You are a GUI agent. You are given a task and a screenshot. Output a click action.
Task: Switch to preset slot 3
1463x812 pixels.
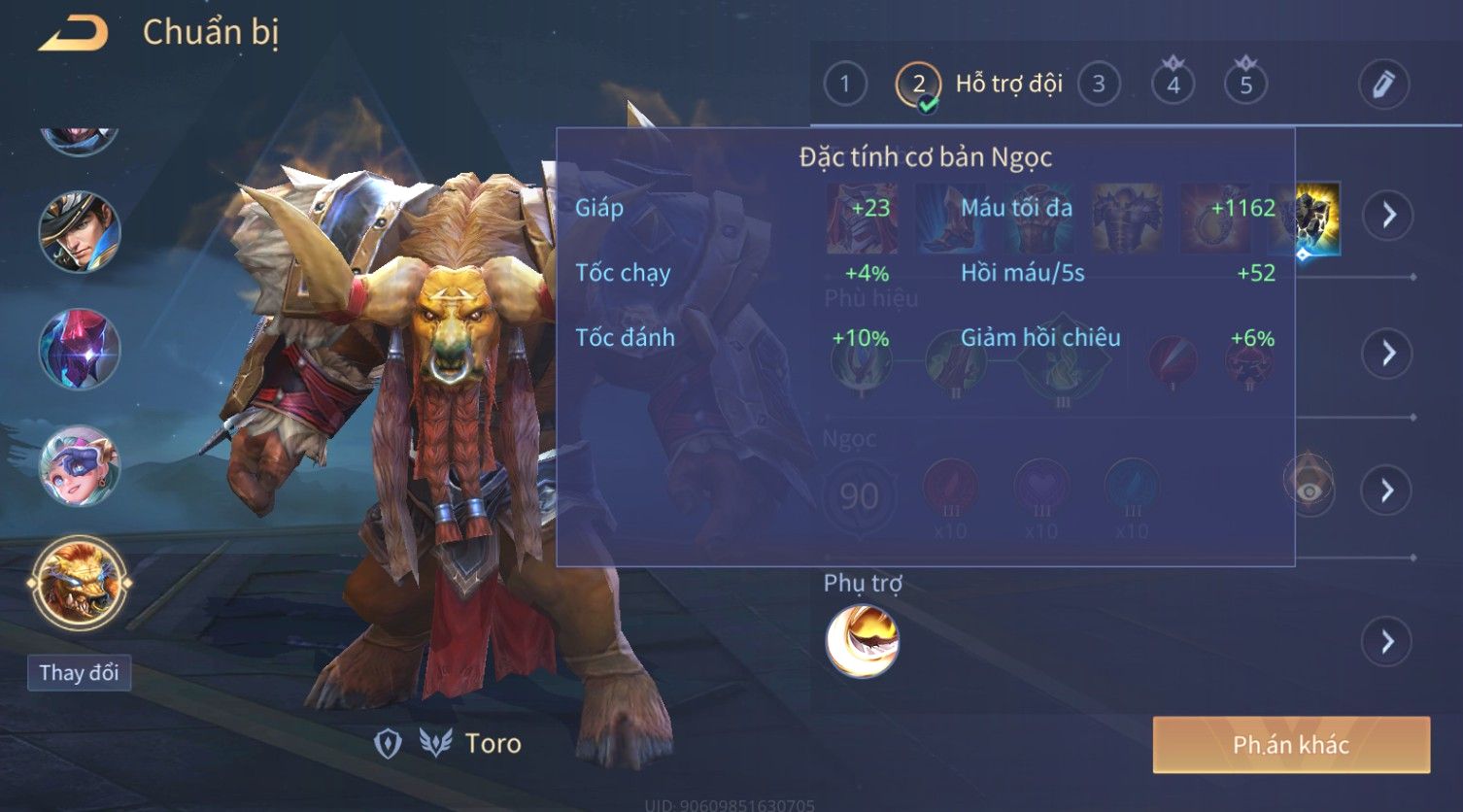coord(1098,85)
